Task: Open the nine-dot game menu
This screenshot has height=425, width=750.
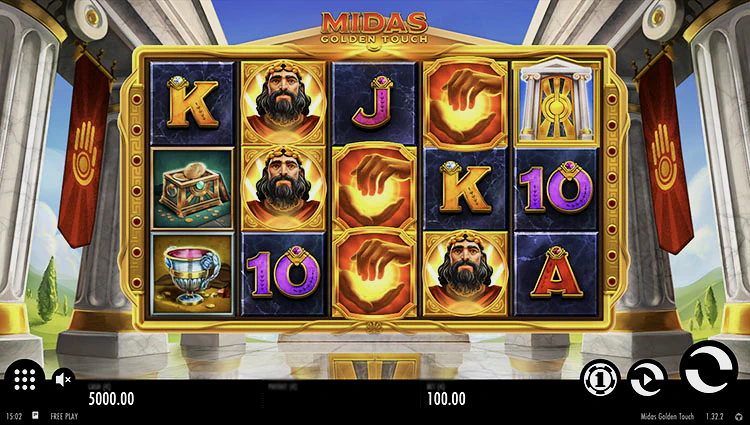Action: point(25,378)
